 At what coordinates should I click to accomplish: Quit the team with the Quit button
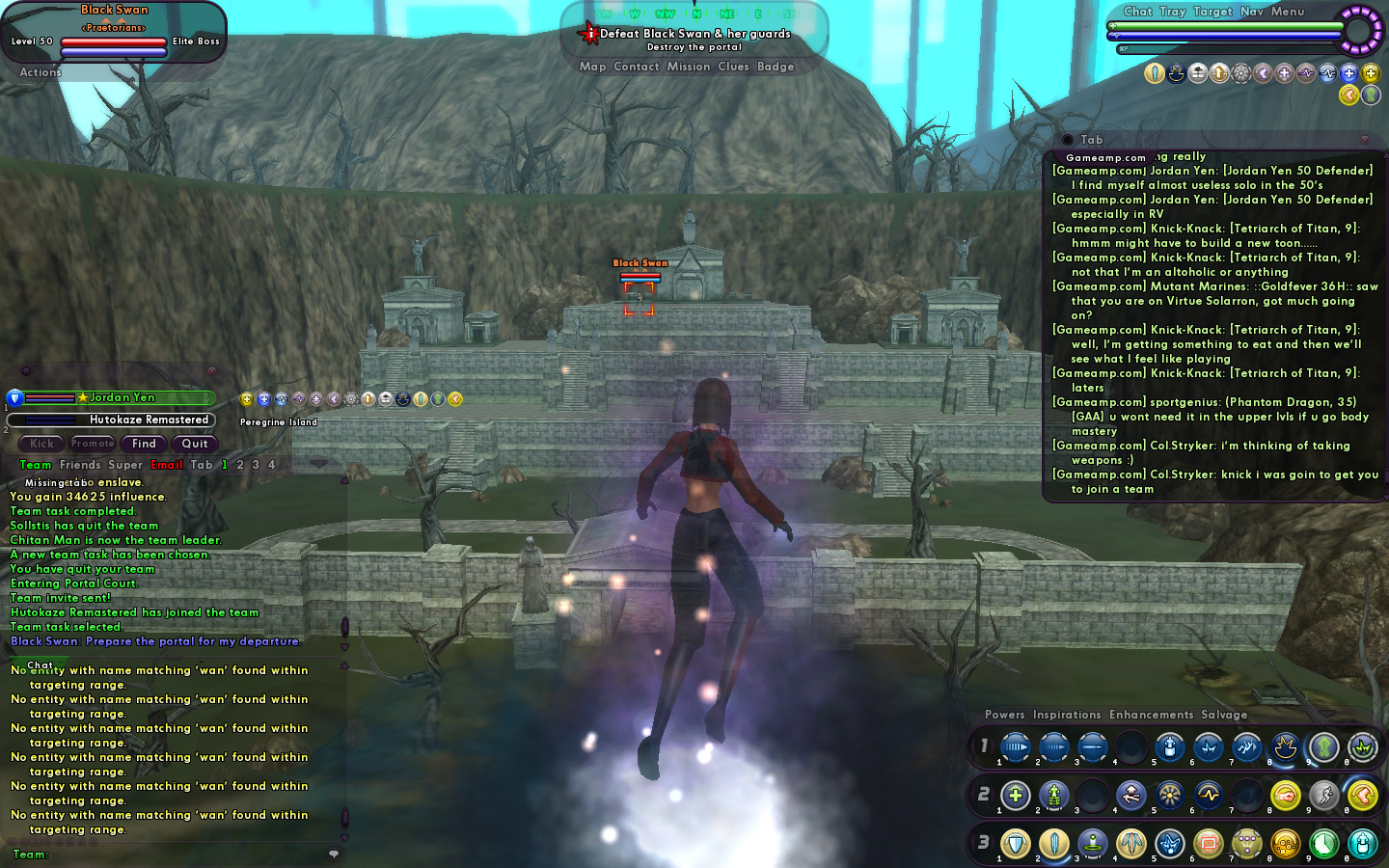pos(195,444)
